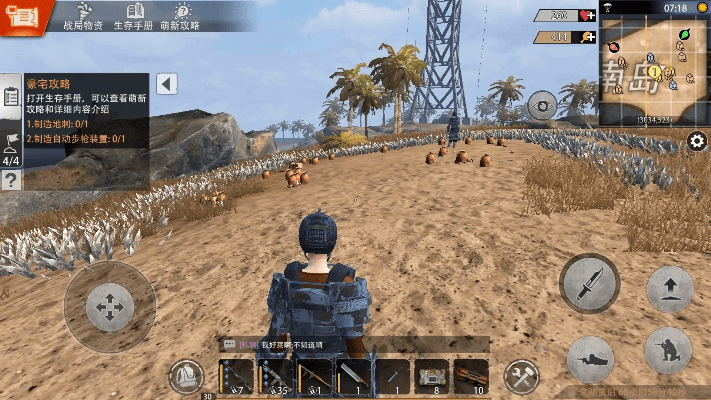
Task: Open the backpack inventory
Action: (x=185, y=376)
